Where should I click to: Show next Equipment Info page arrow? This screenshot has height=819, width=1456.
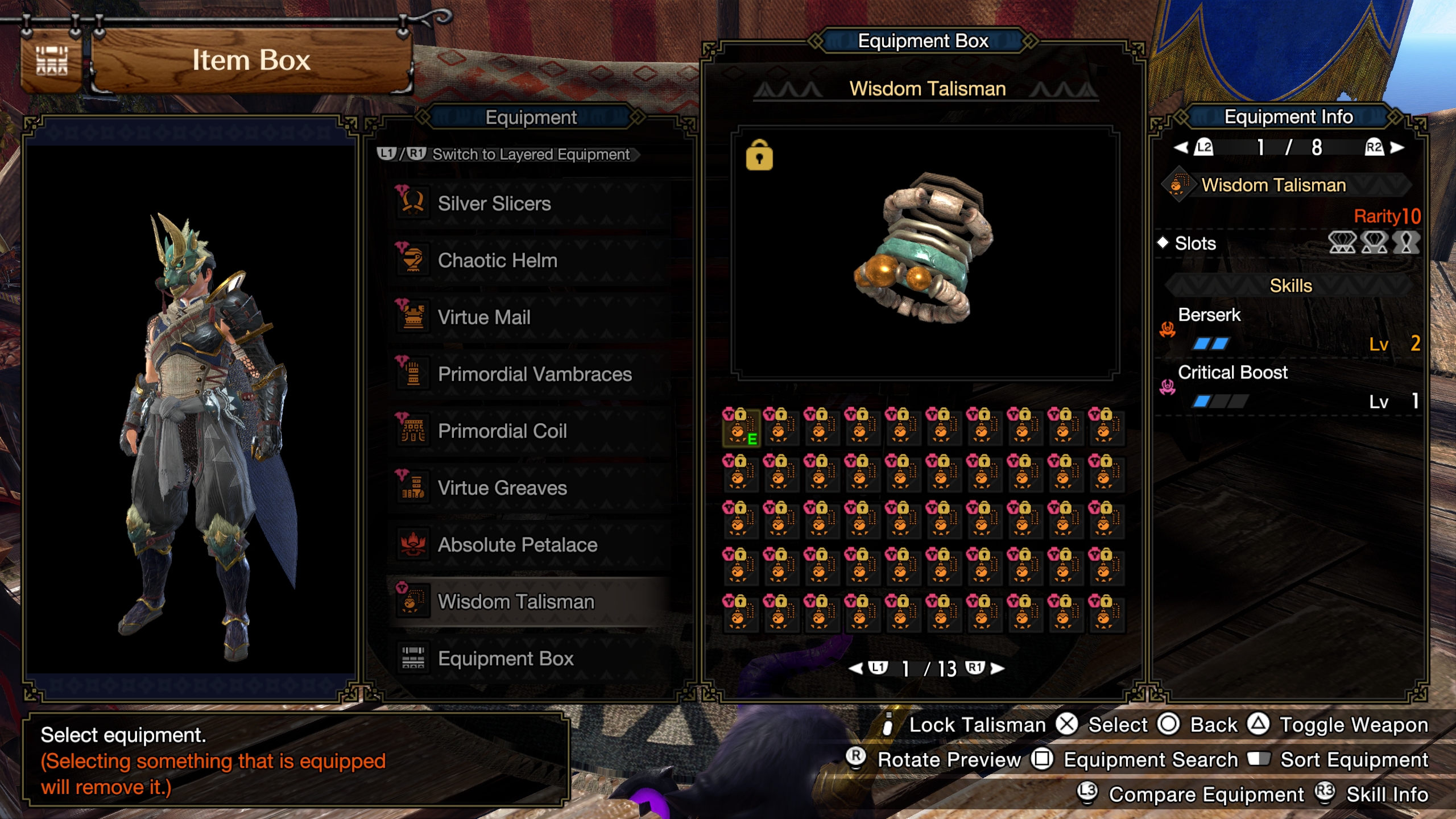[x=1397, y=148]
